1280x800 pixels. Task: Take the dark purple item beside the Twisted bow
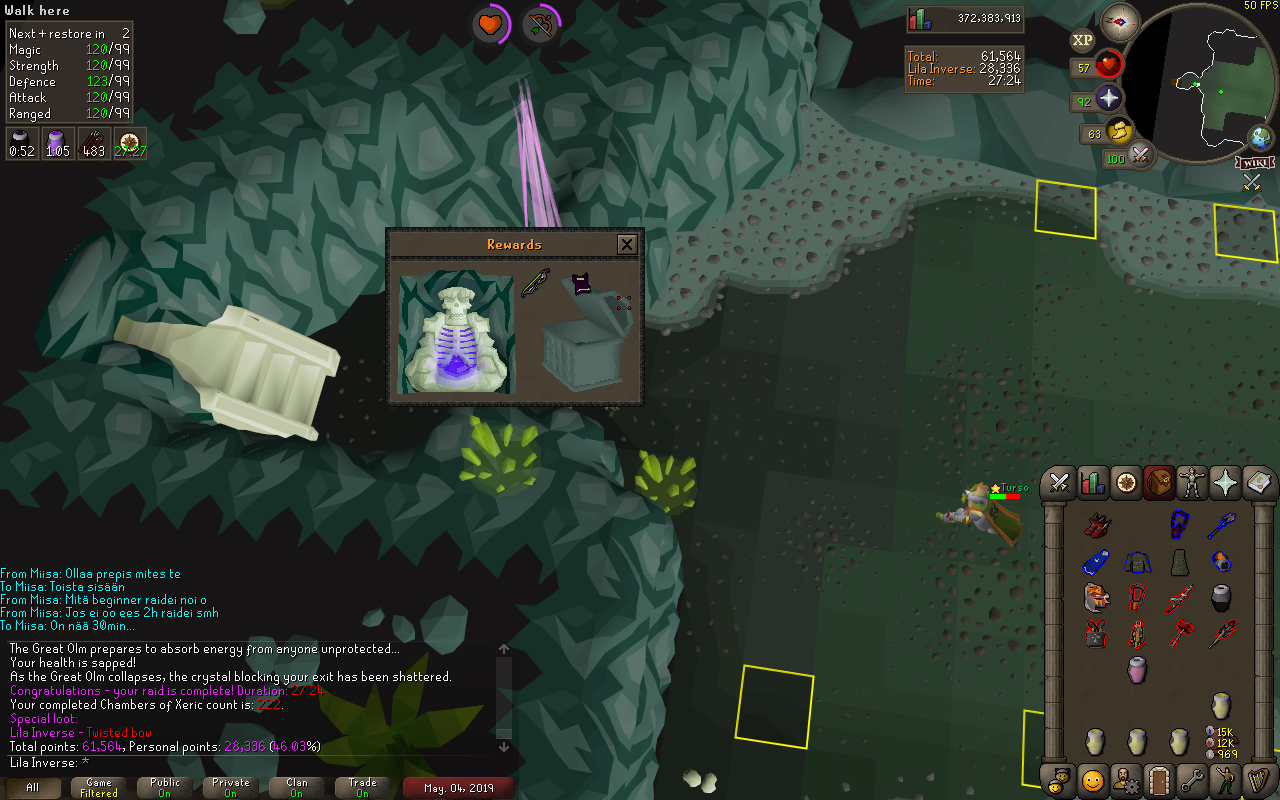[x=581, y=284]
